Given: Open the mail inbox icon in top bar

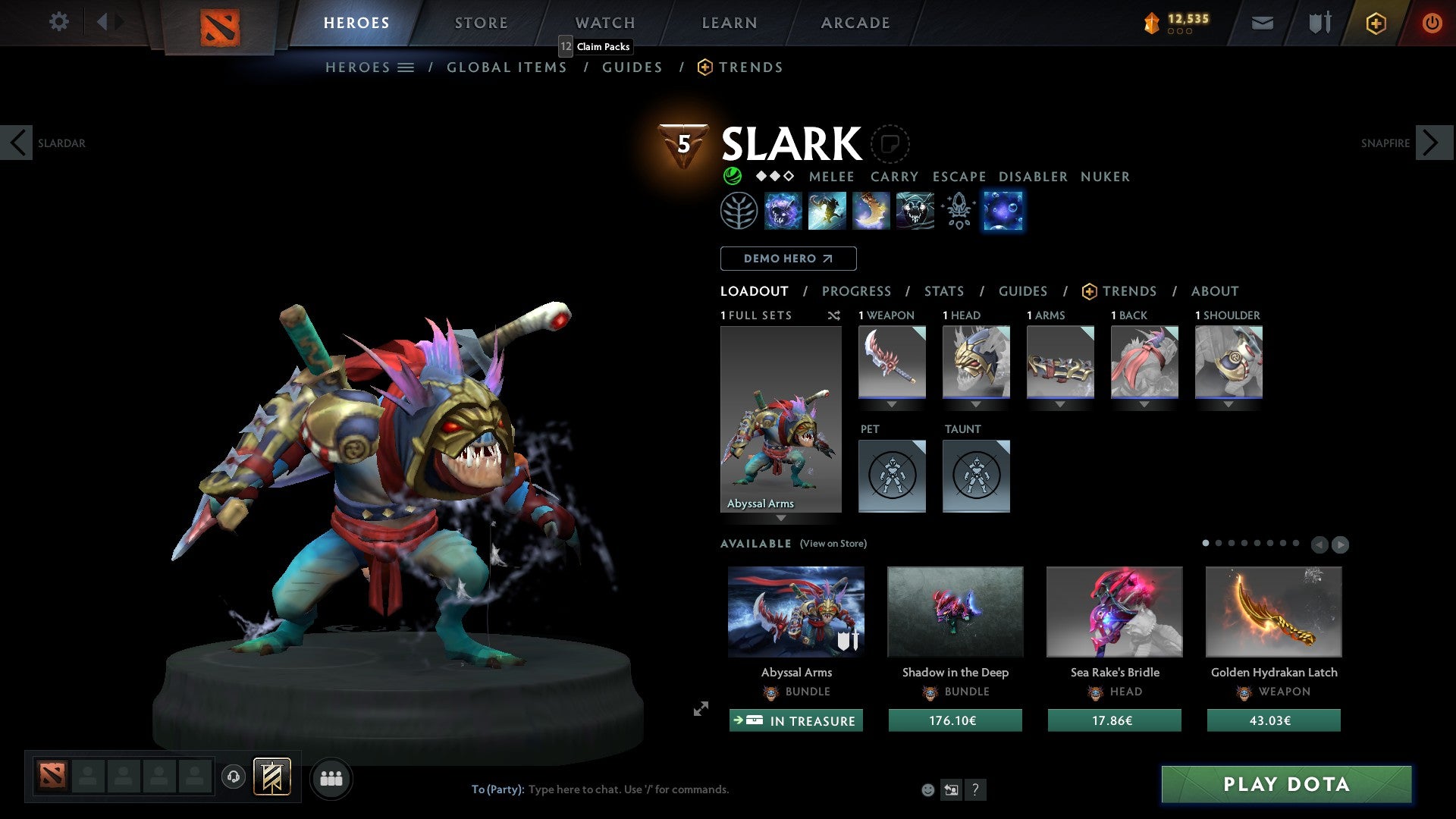Looking at the screenshot, I should (1263, 23).
